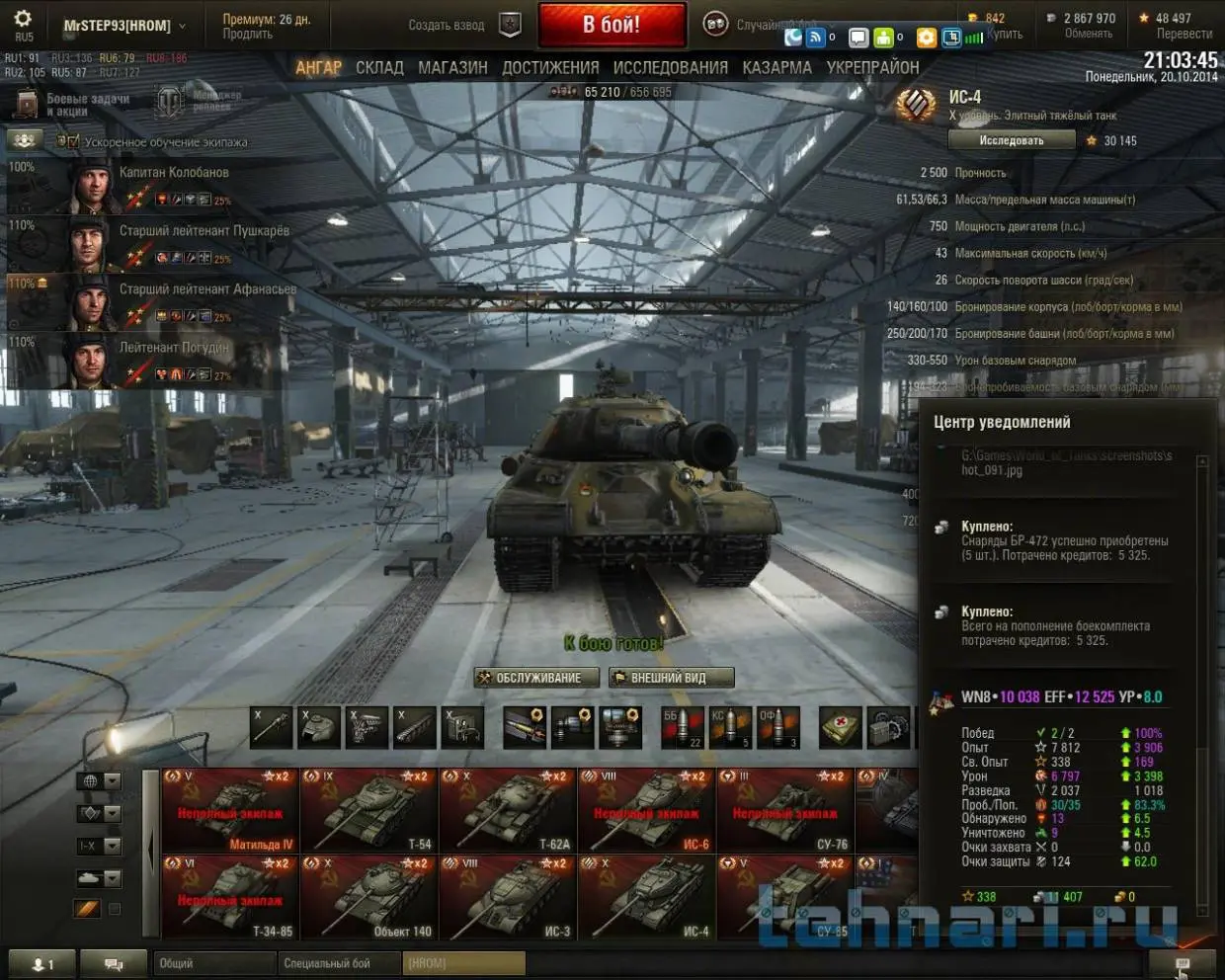Select the Объект 140 tank in the carousel

click(x=368, y=897)
